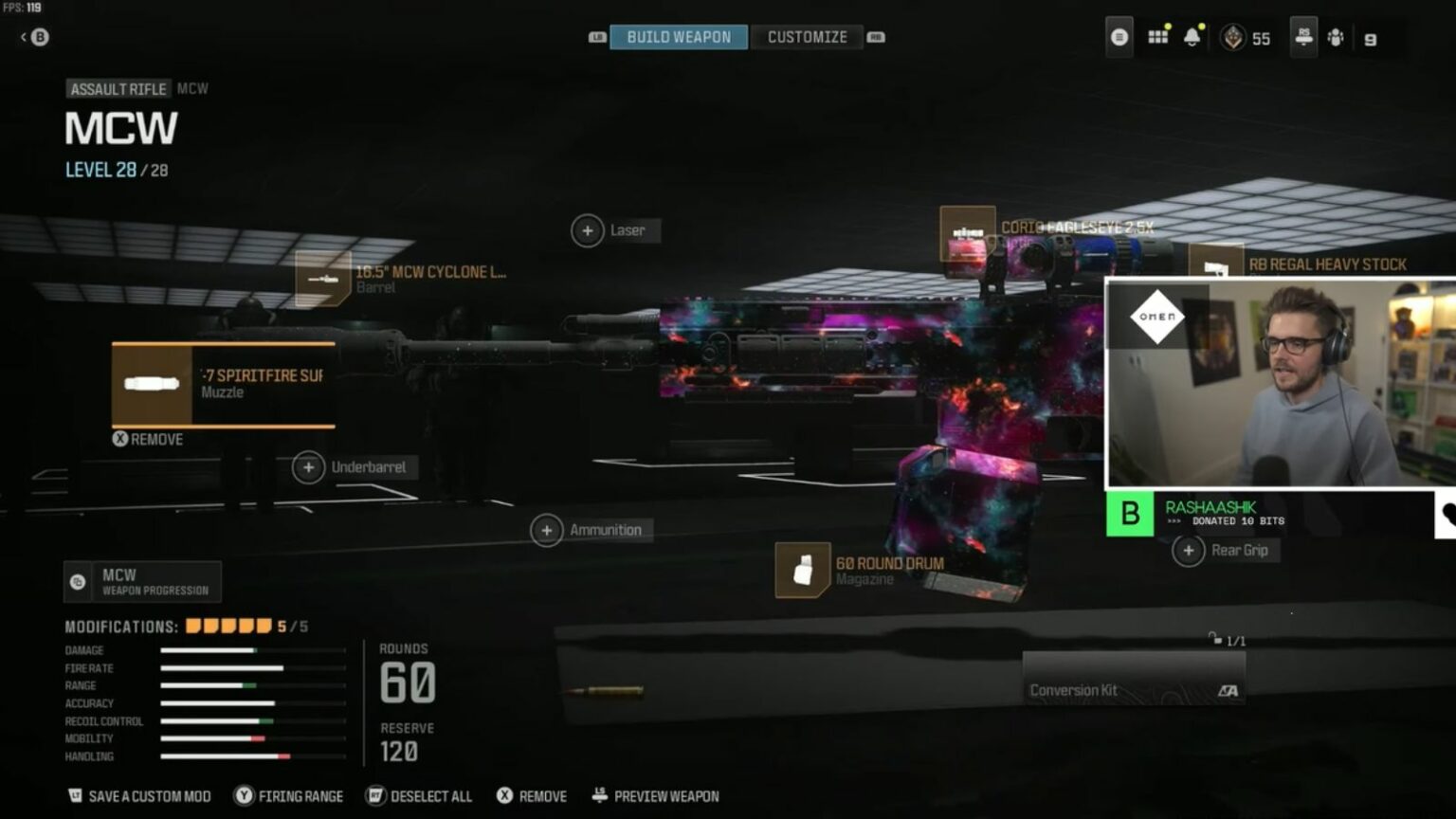Toggle the Laser attachment slot
Viewport: 1456px width, 819px height.
(589, 230)
